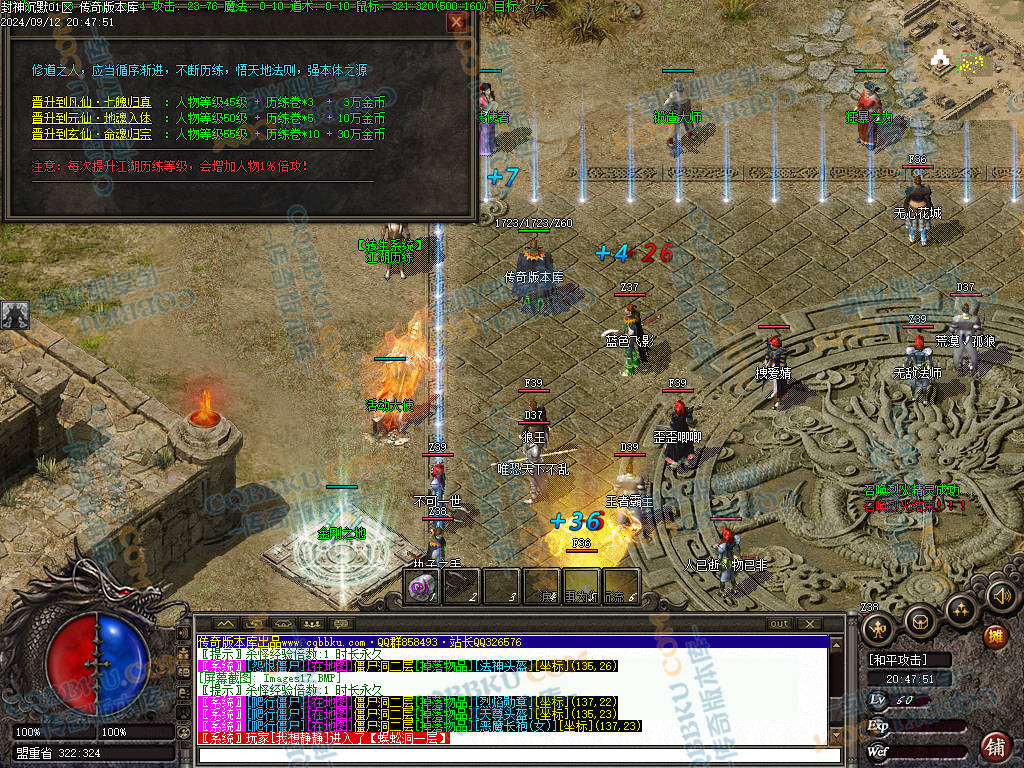Choose the 晋升到凡仙·七魄归真 promotion option
Screen dimensions: 1024x768
click(x=92, y=102)
